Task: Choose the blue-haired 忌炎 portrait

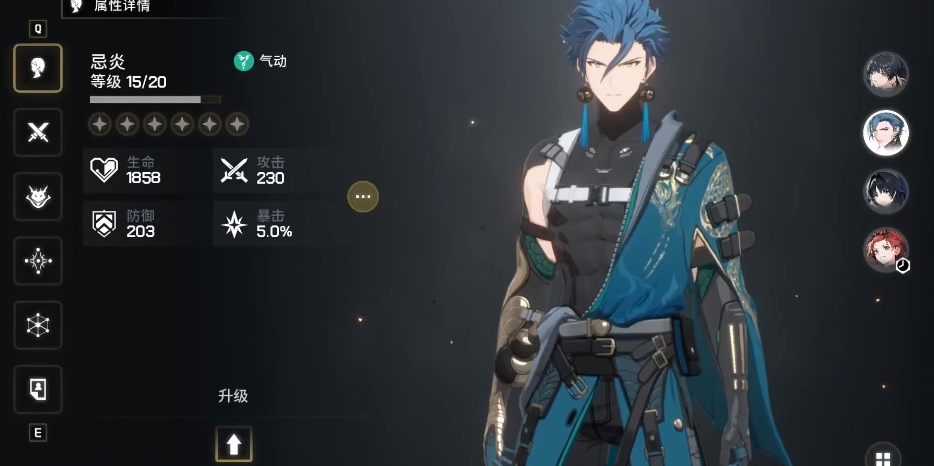Action: click(885, 133)
